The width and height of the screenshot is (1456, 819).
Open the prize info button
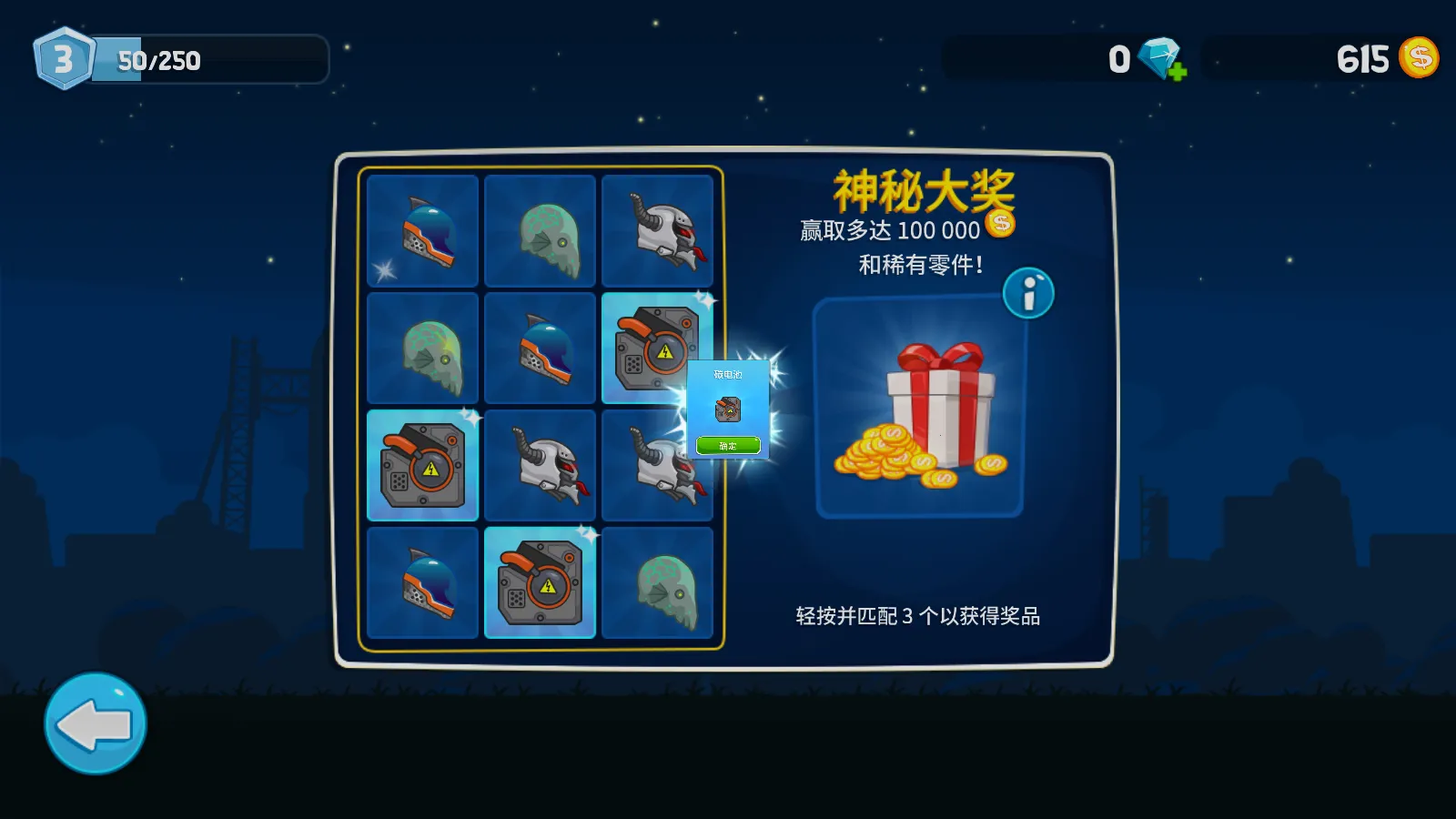tap(1028, 293)
